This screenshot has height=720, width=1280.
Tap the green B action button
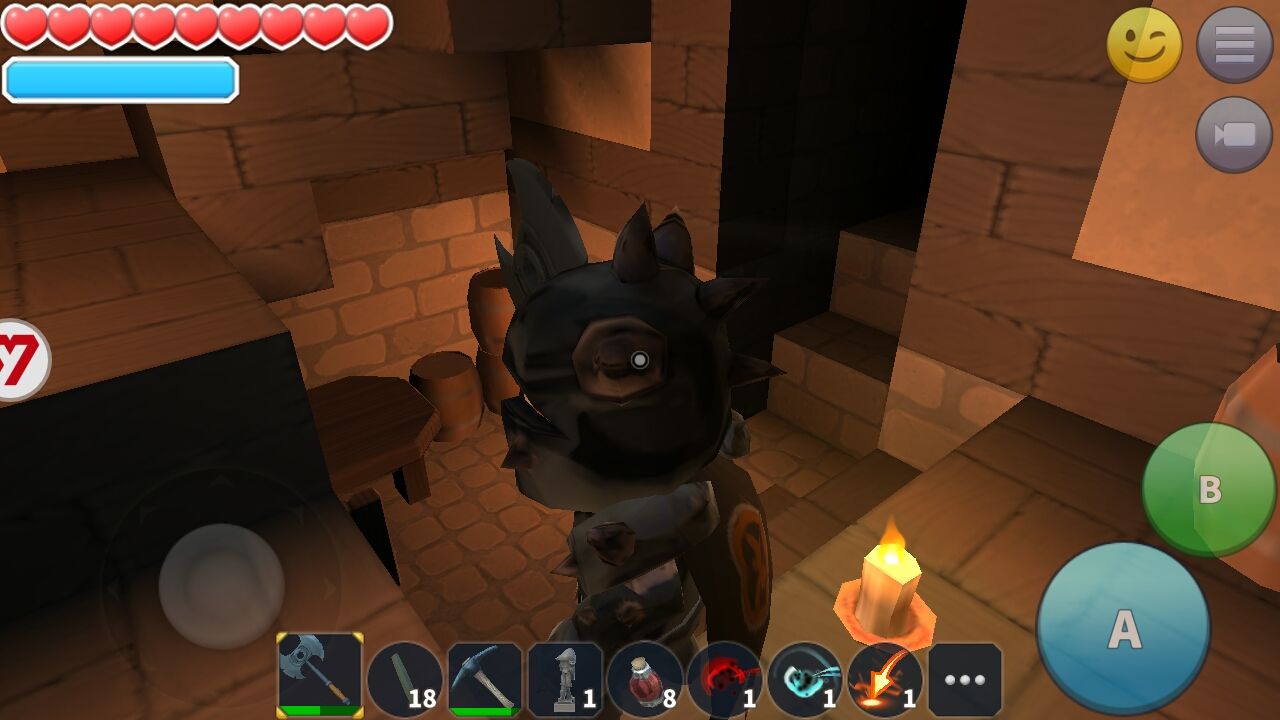coord(1209,490)
